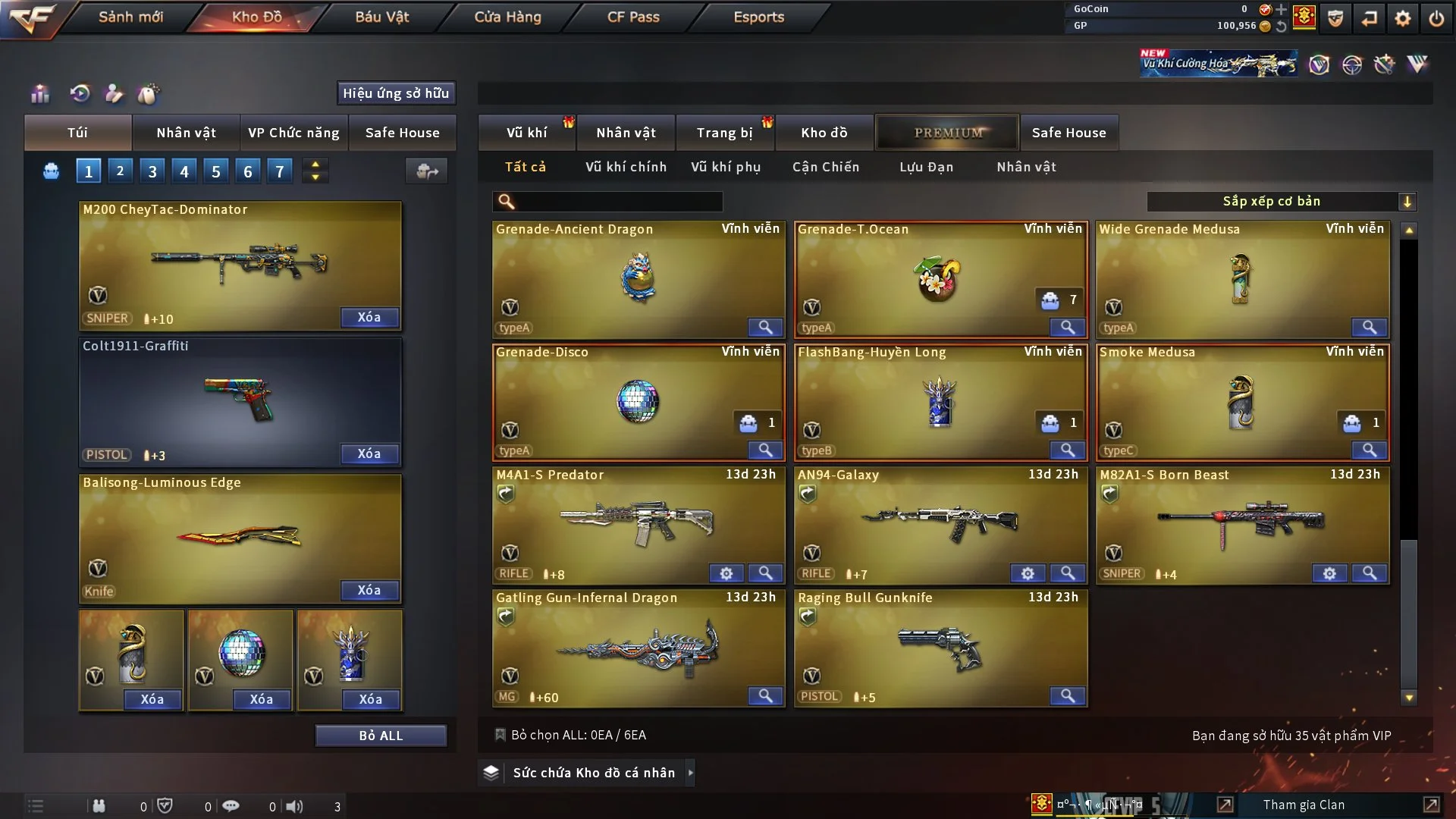Switch to bag slot number 4

pyautogui.click(x=184, y=171)
